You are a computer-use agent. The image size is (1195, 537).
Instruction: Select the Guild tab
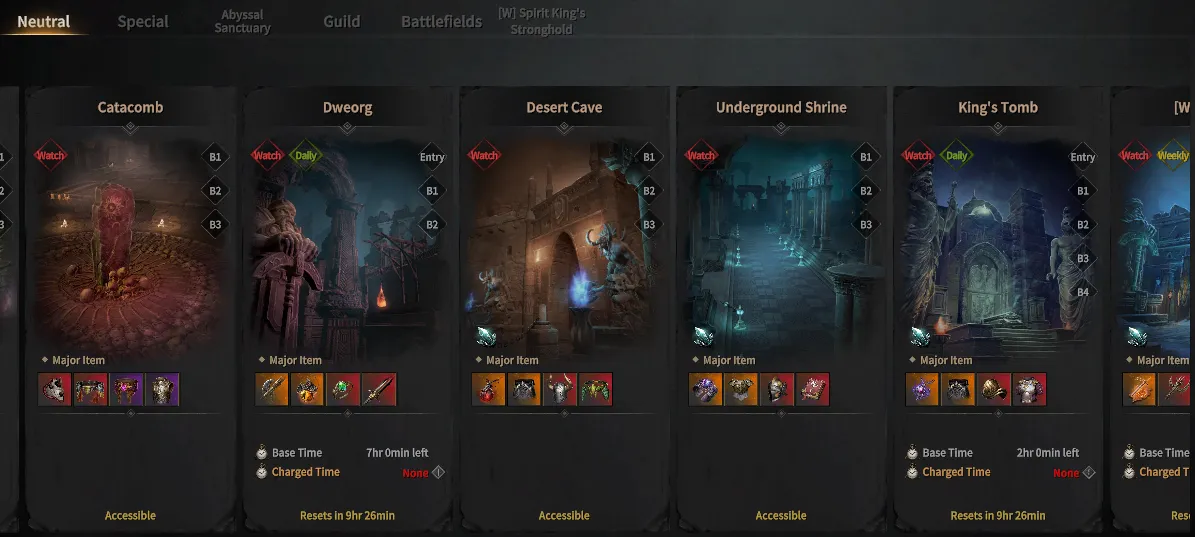point(341,22)
